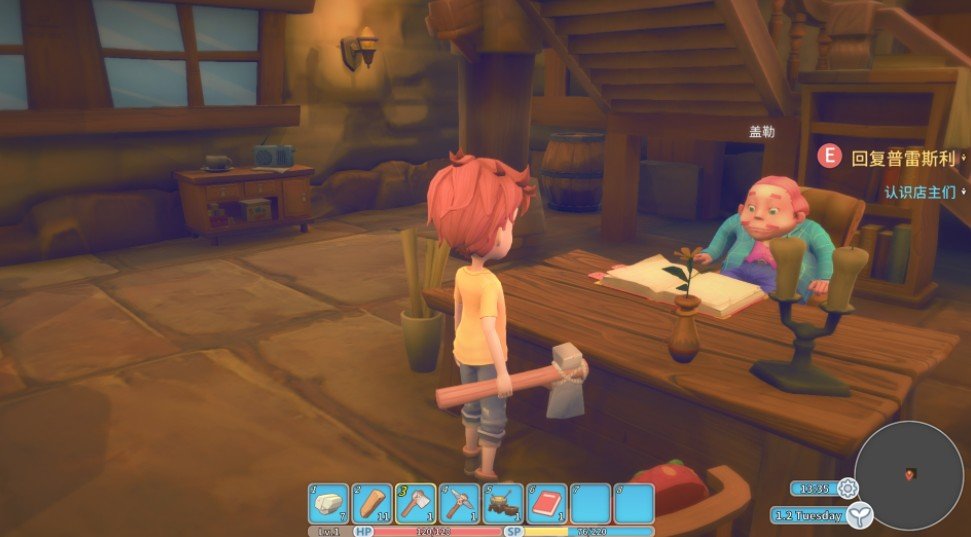Click the sprout season icon by the date
This screenshot has height=537, width=971.
point(859,515)
